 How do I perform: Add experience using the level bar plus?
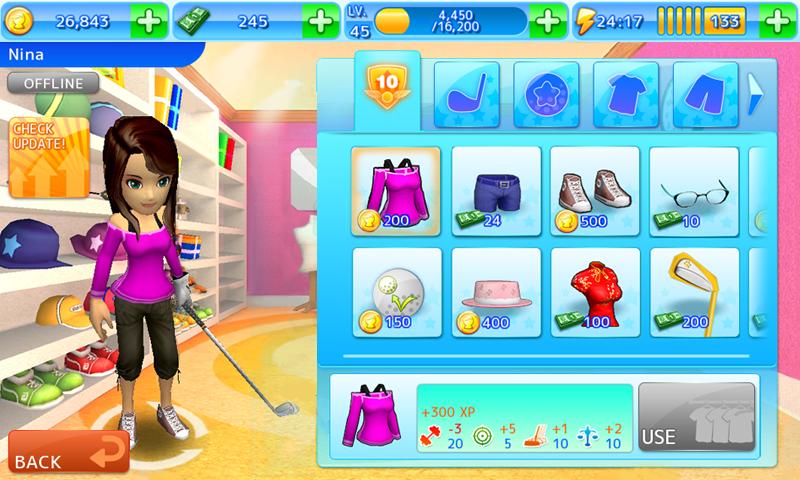547,20
